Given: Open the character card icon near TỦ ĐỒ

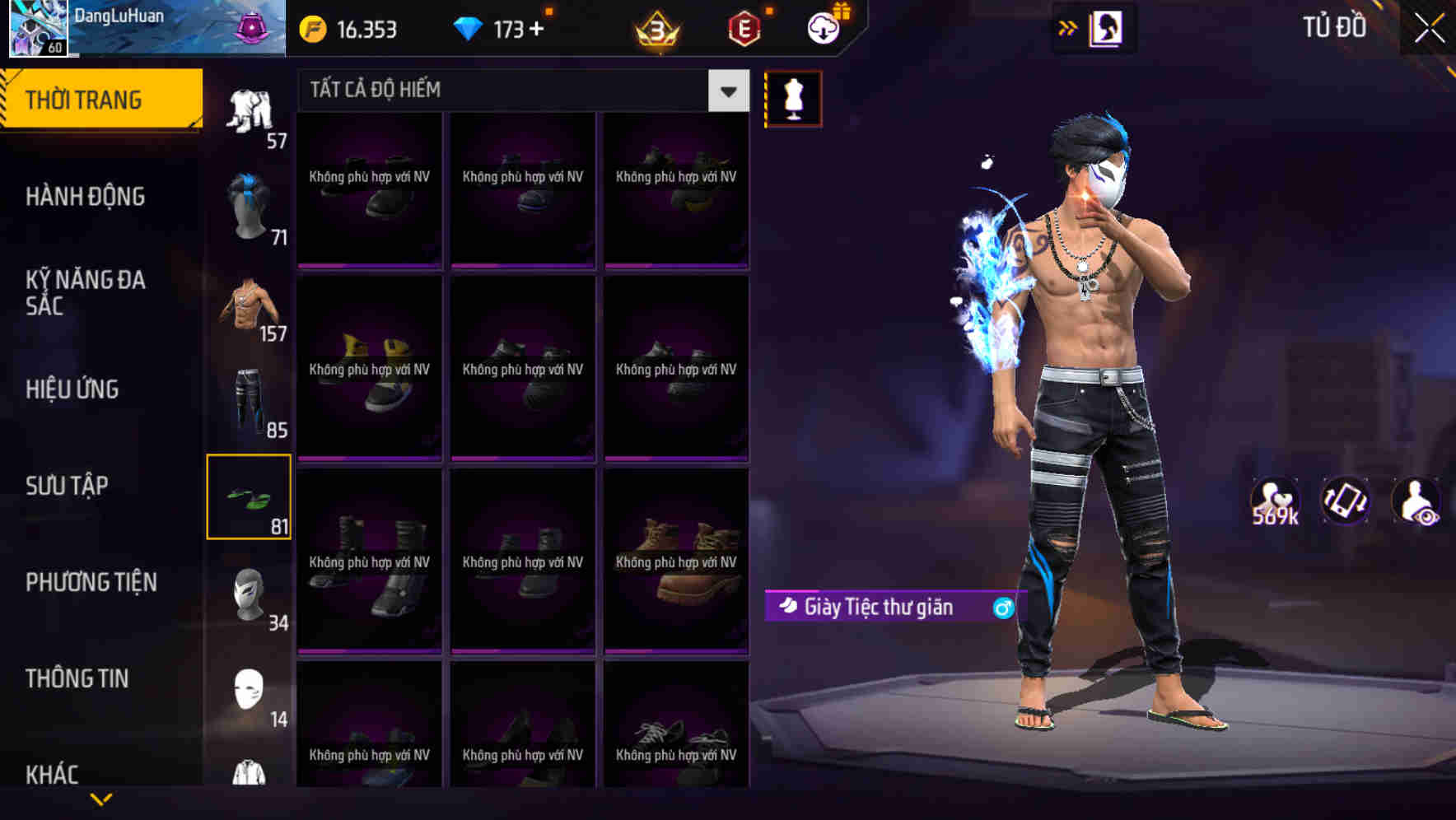Looking at the screenshot, I should [1106, 27].
